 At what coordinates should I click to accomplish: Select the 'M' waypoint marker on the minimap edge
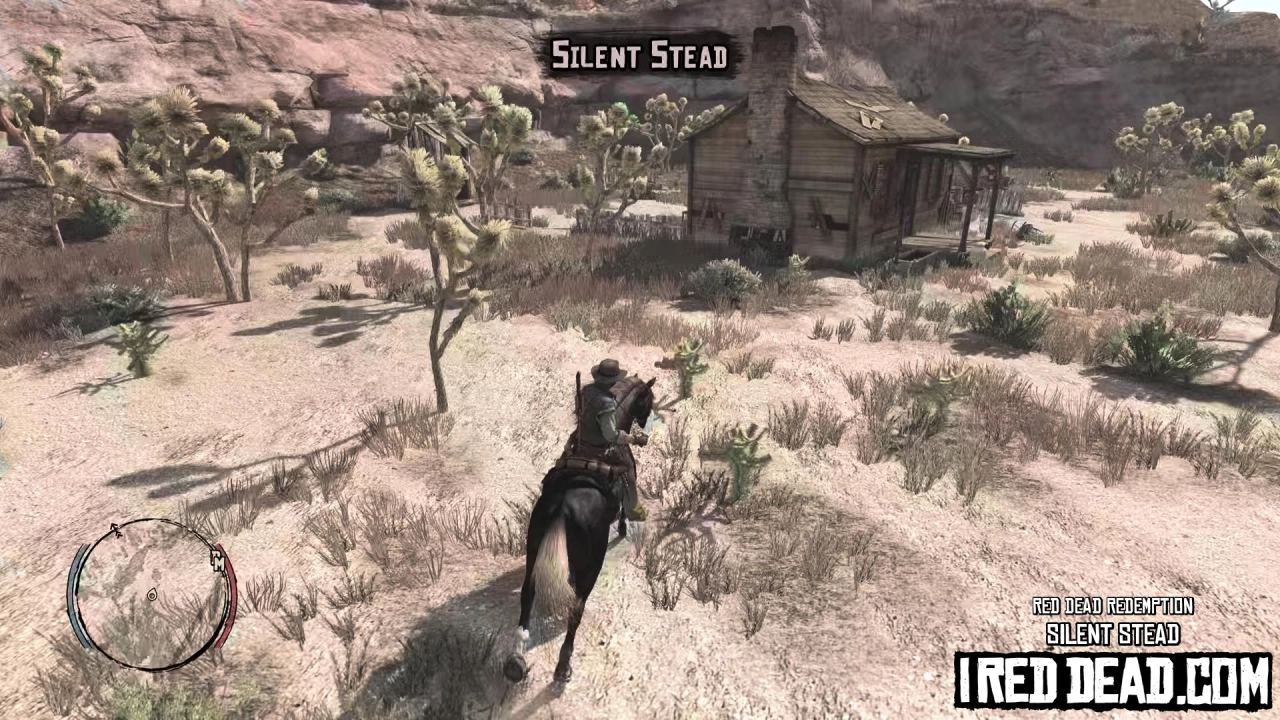coord(218,562)
